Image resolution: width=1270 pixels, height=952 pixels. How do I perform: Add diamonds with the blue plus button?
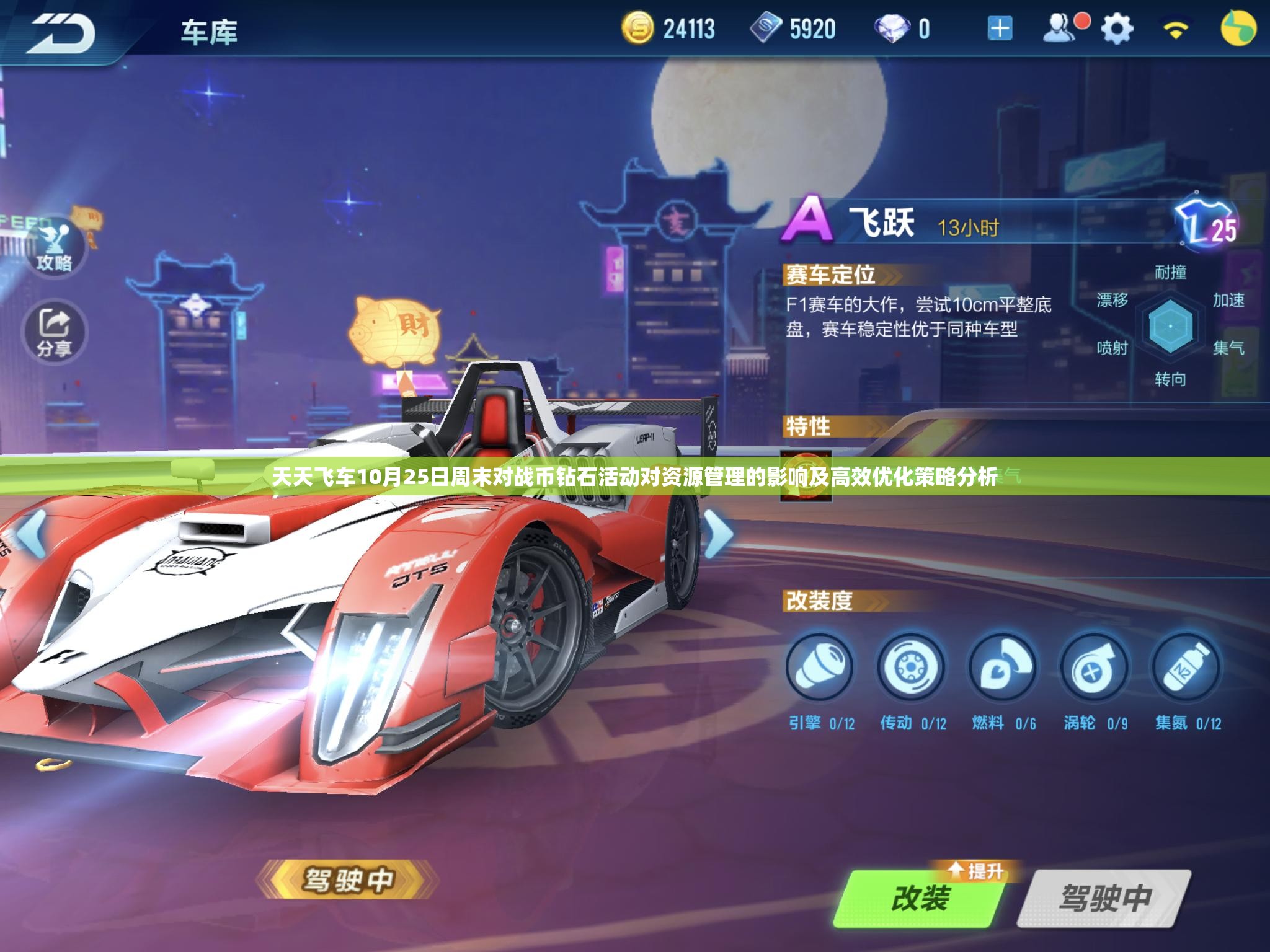click(1000, 29)
